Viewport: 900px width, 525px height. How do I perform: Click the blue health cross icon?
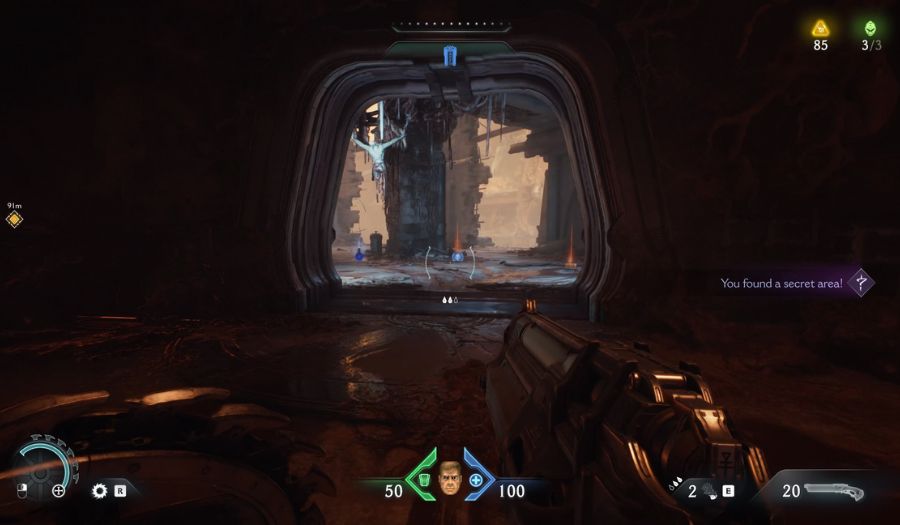[476, 482]
